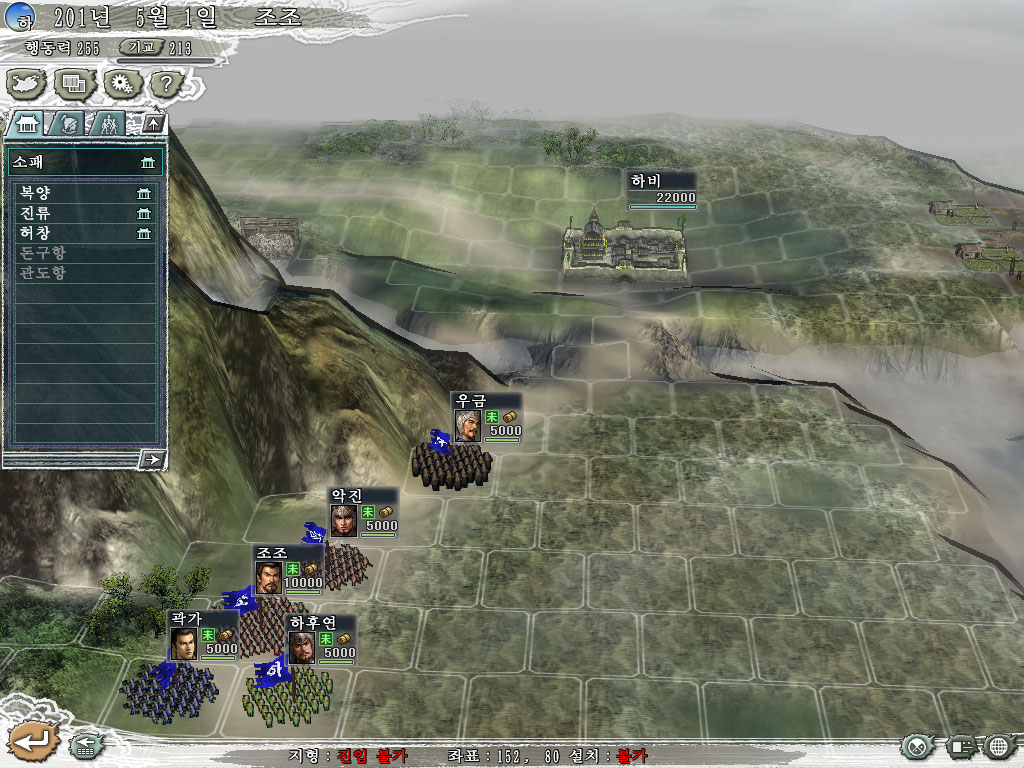The image size is (1024, 768).
Task: Open the map overview icon button
Action: (28, 83)
